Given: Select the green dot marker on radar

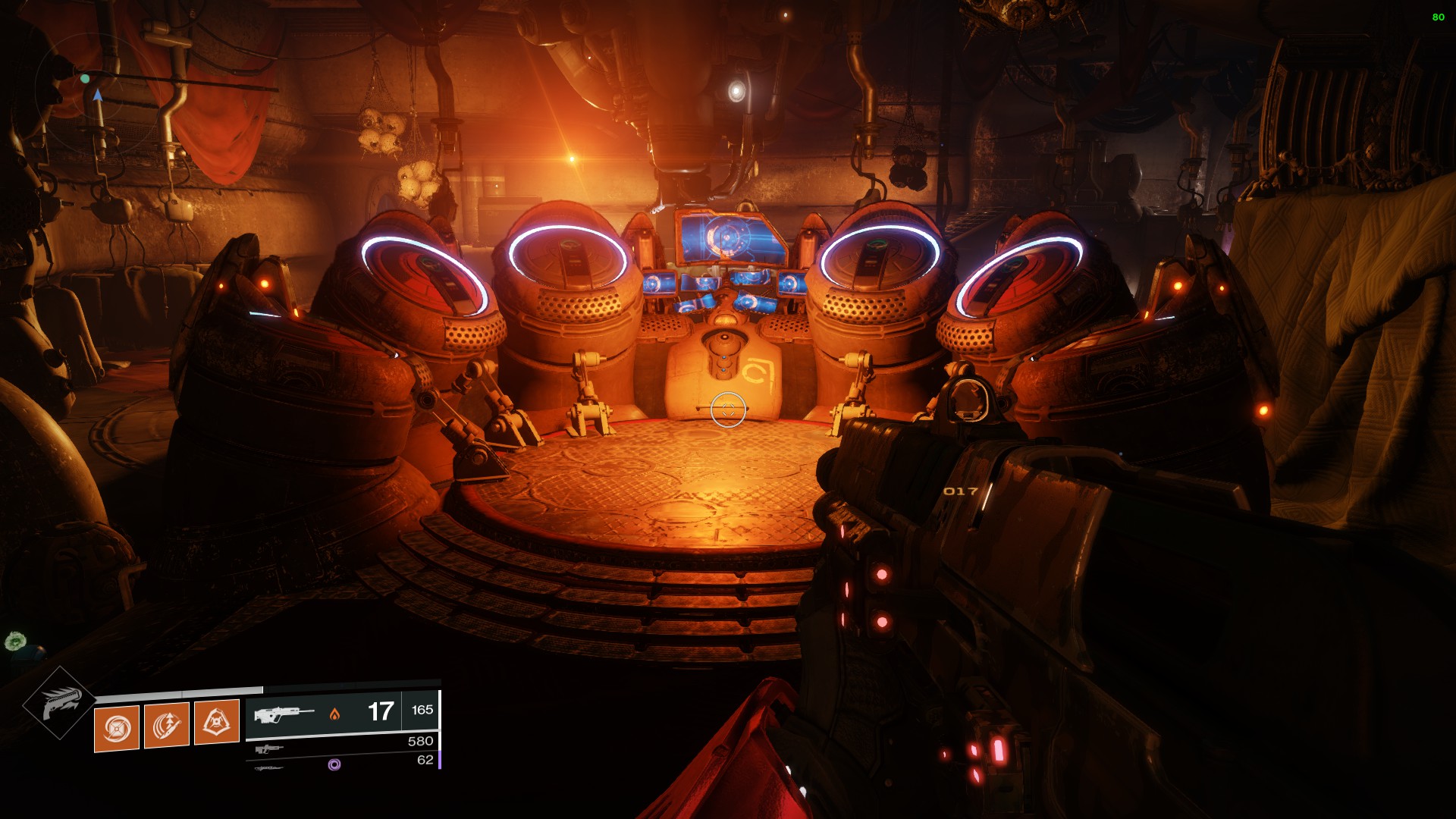Looking at the screenshot, I should coord(86,78).
